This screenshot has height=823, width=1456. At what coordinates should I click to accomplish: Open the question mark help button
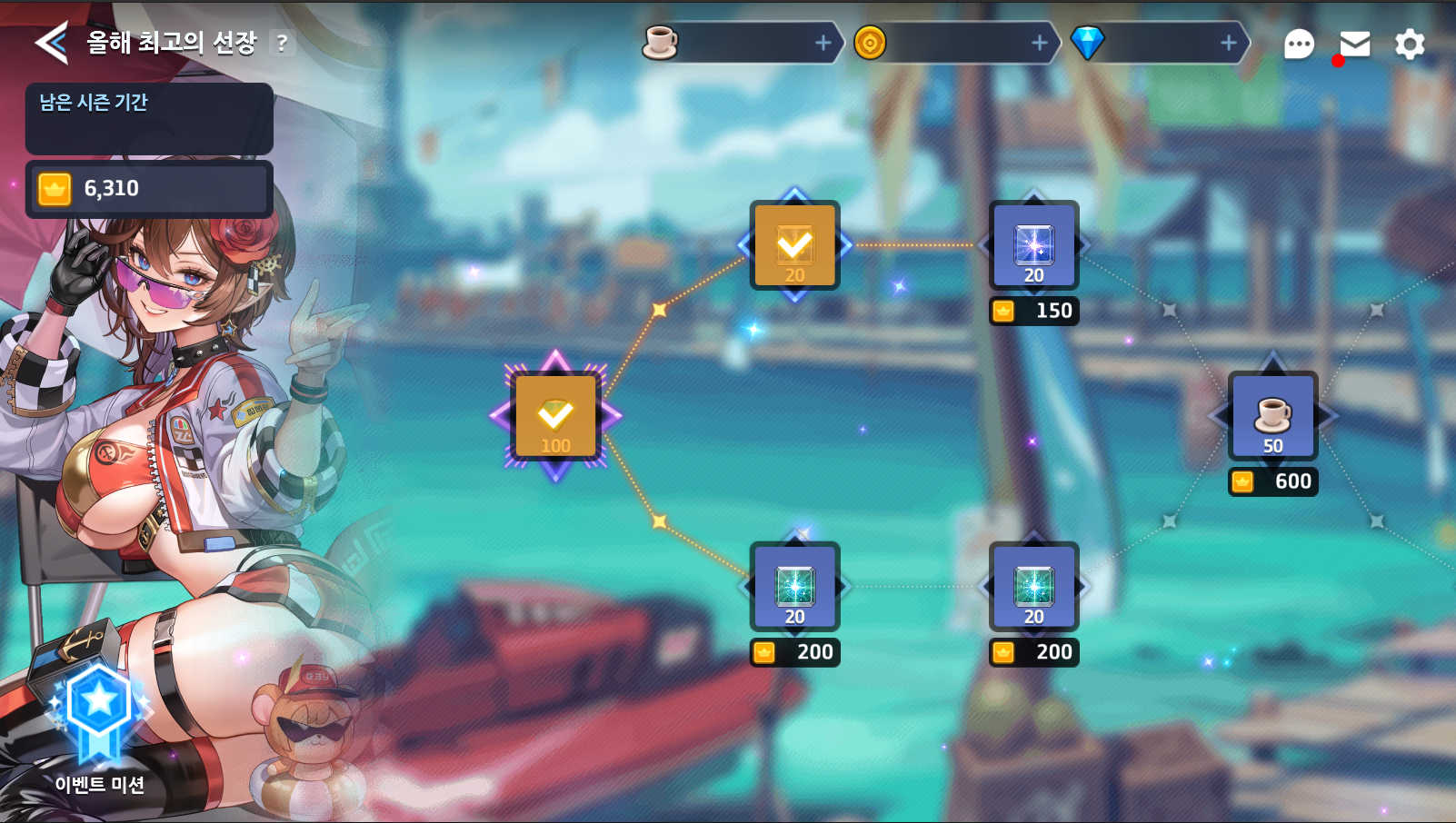(x=282, y=43)
